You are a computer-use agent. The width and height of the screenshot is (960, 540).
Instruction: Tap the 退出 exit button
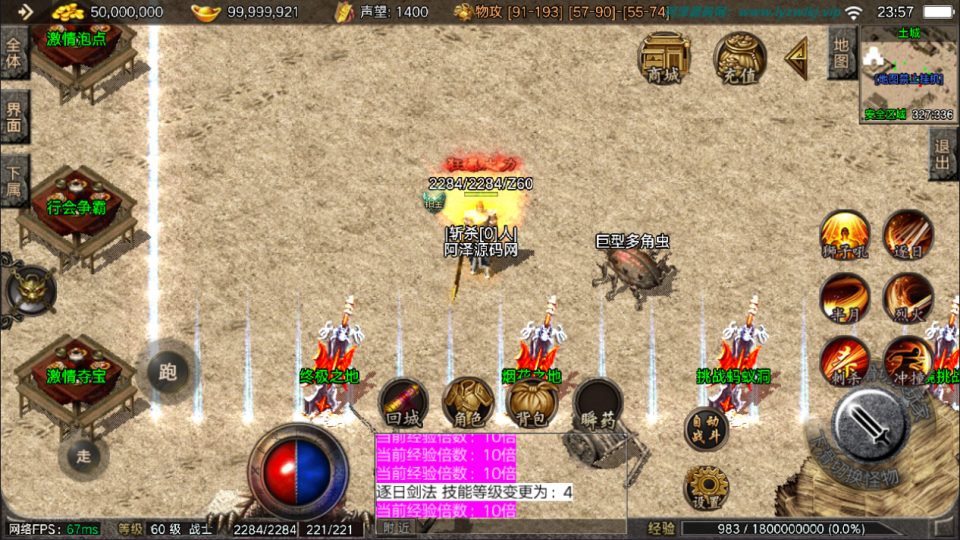pyautogui.click(x=942, y=153)
